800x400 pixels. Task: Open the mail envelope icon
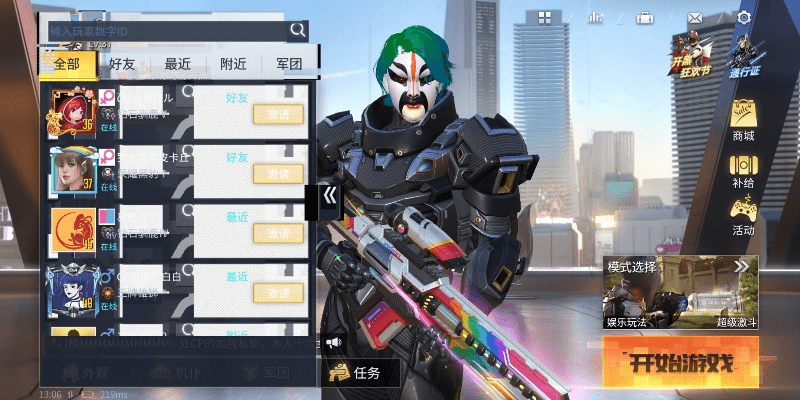point(695,18)
